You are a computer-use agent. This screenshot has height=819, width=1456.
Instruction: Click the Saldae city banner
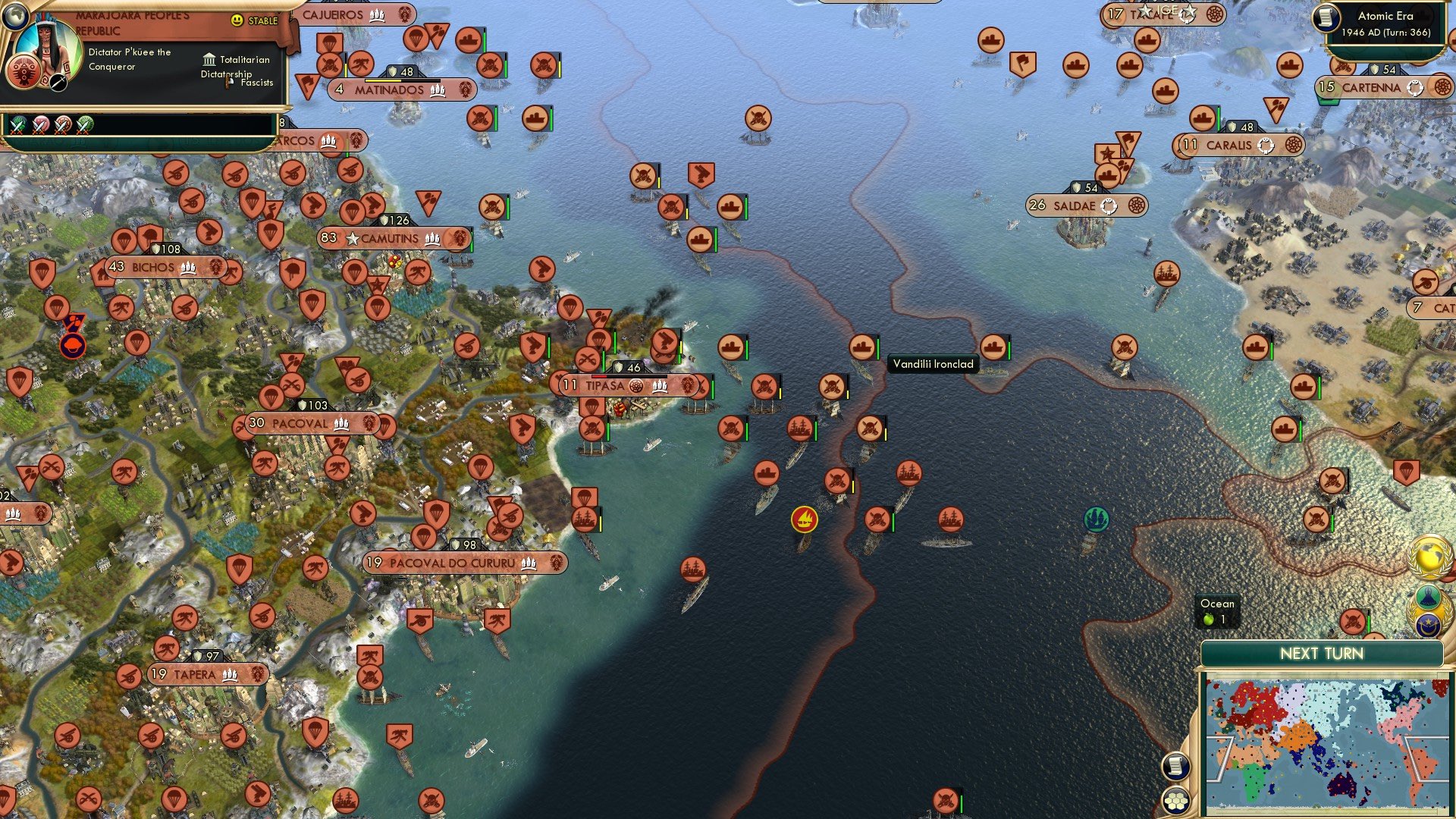pyautogui.click(x=1077, y=206)
